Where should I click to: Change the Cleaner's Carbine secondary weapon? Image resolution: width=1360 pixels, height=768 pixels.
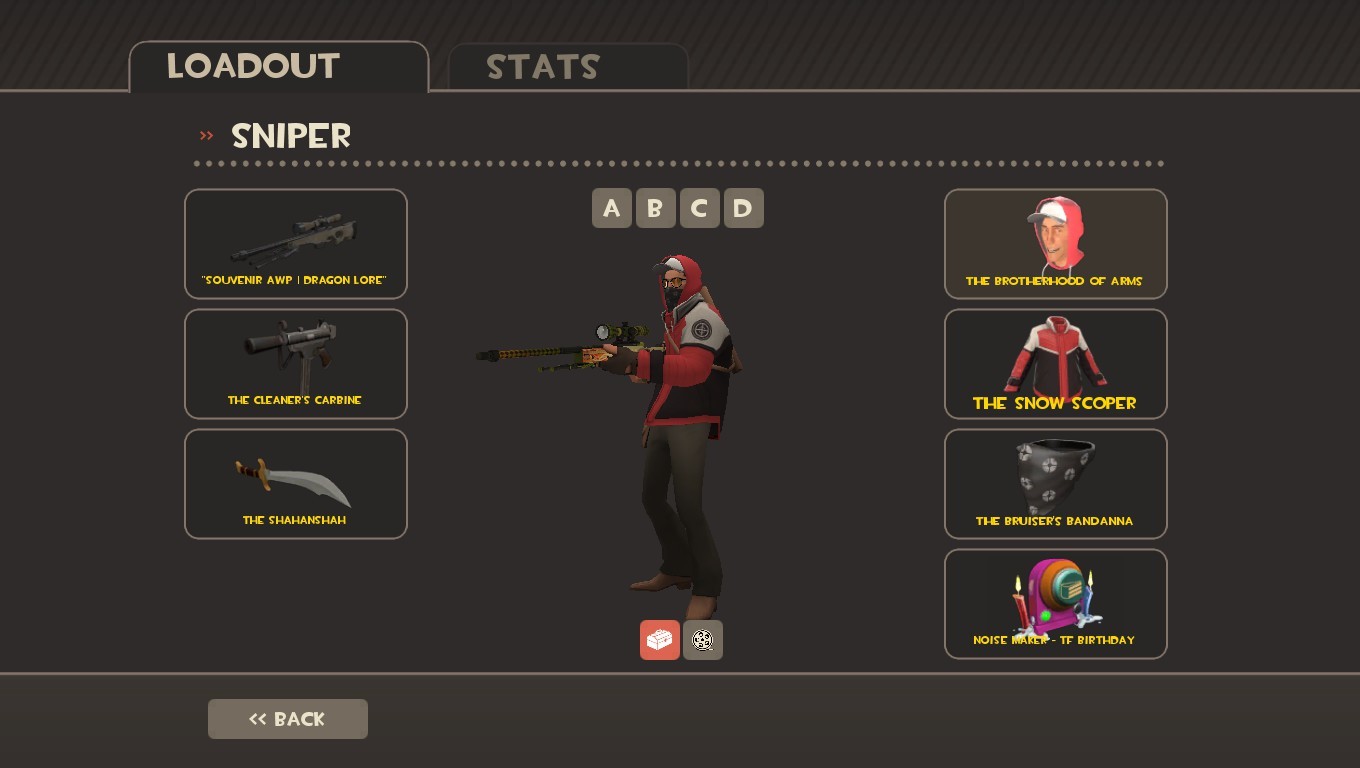(295, 363)
